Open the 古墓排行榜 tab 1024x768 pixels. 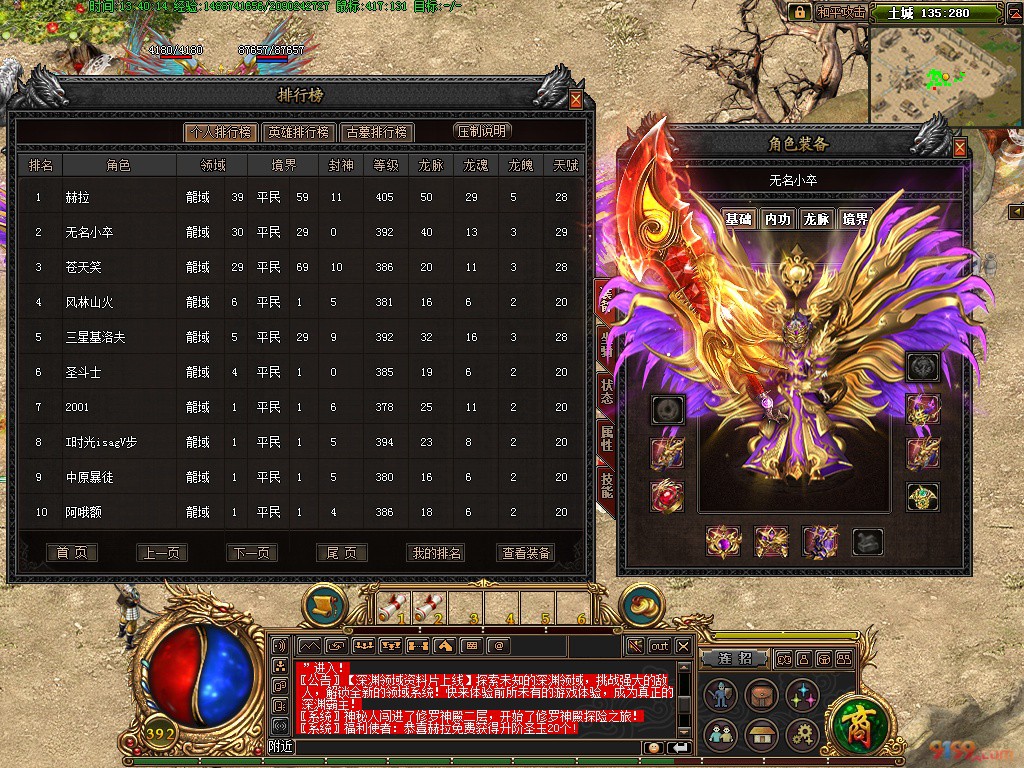[x=376, y=132]
